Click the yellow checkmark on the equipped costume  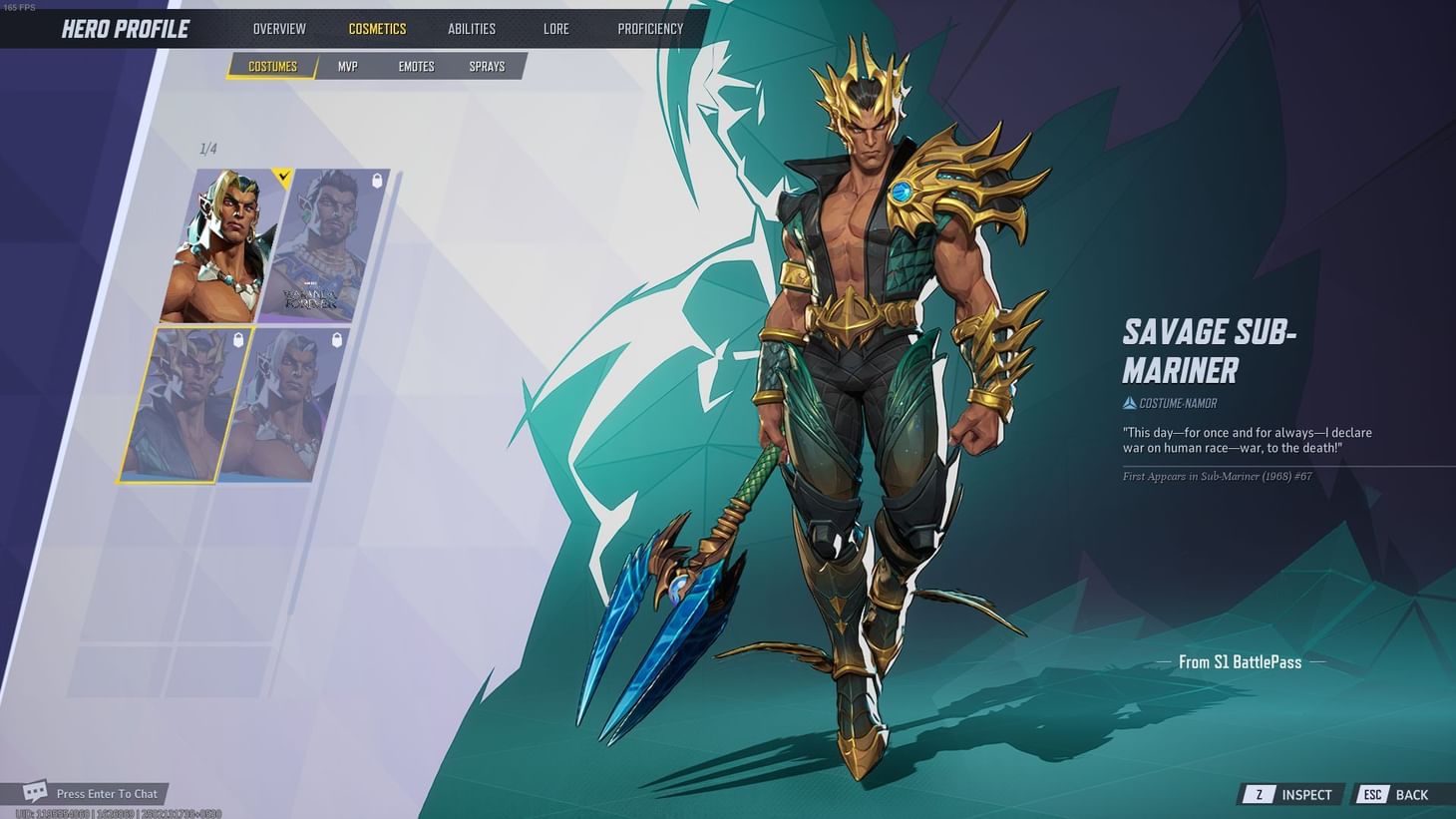[x=282, y=176]
